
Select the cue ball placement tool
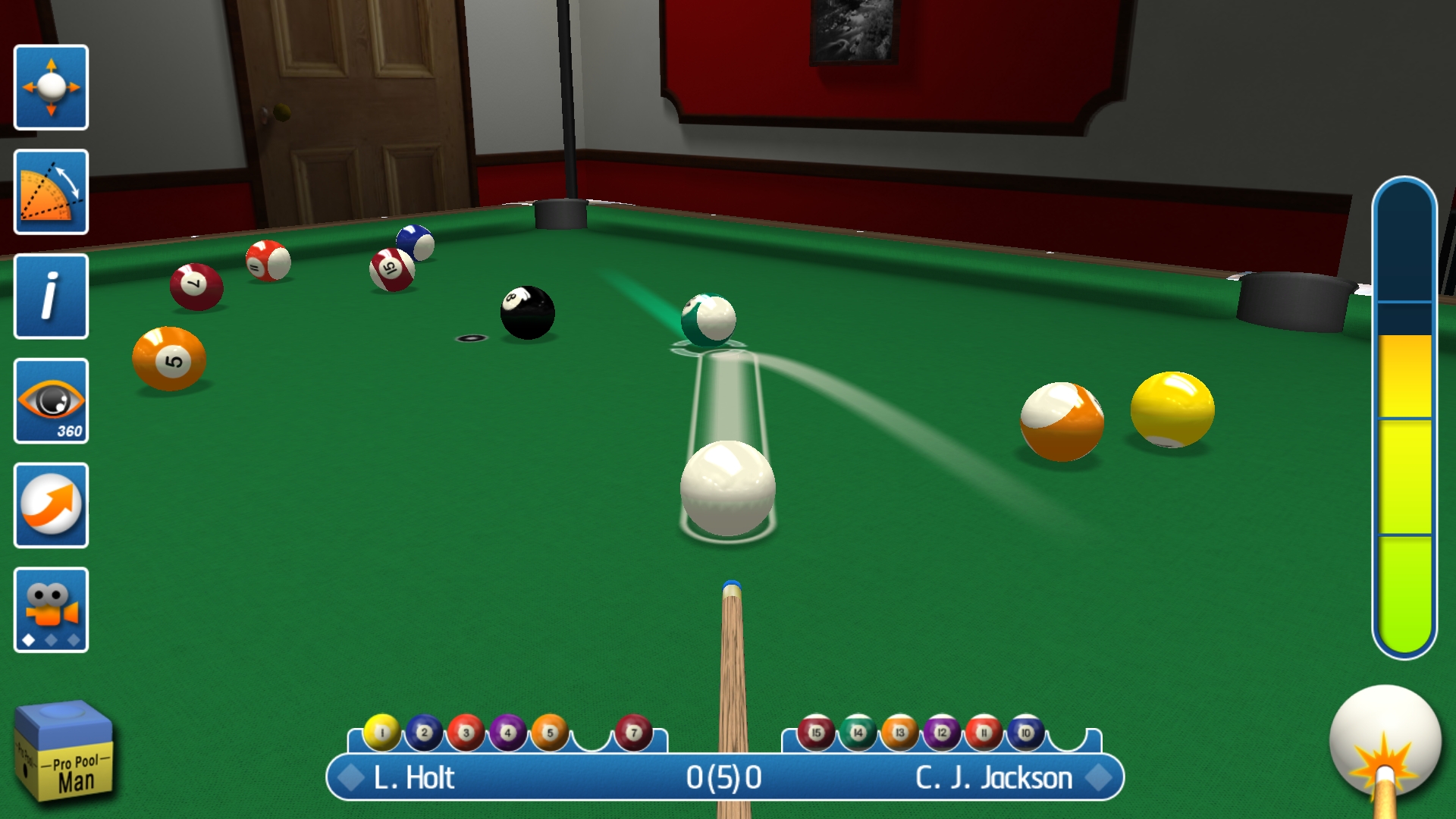coord(51,87)
